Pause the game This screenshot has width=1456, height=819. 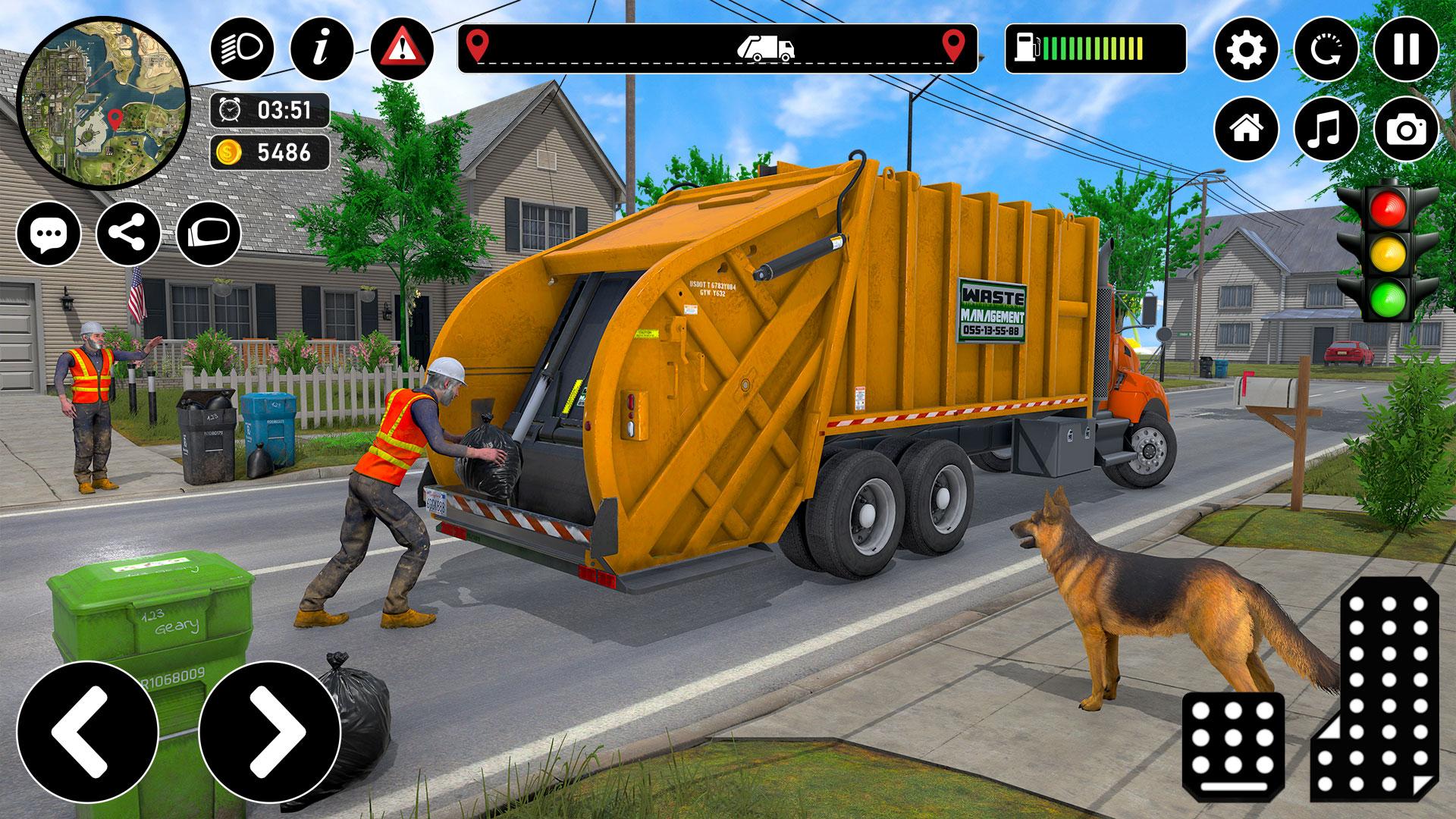click(x=1406, y=49)
